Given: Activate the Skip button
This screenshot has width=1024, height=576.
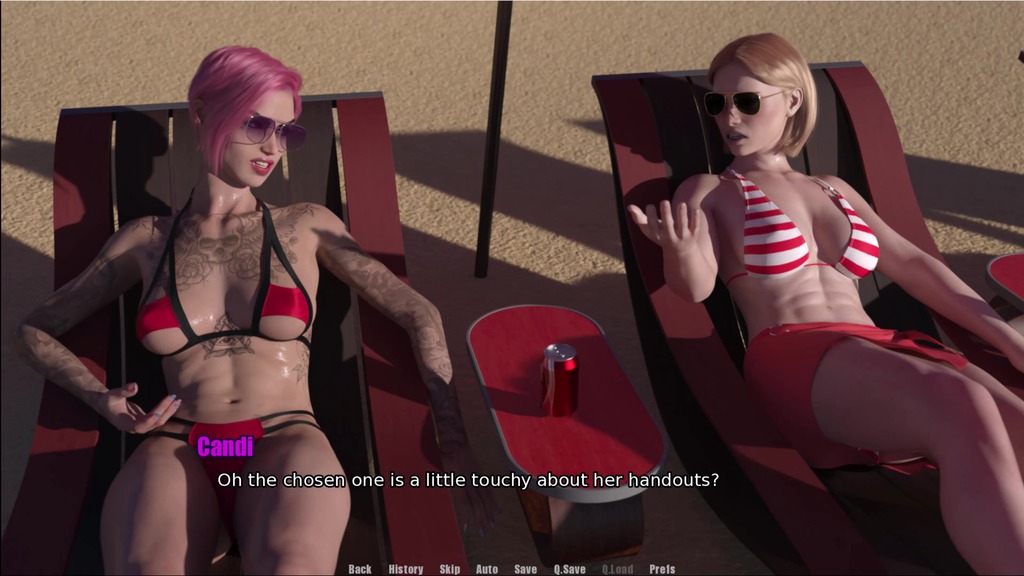Looking at the screenshot, I should pos(450,569).
